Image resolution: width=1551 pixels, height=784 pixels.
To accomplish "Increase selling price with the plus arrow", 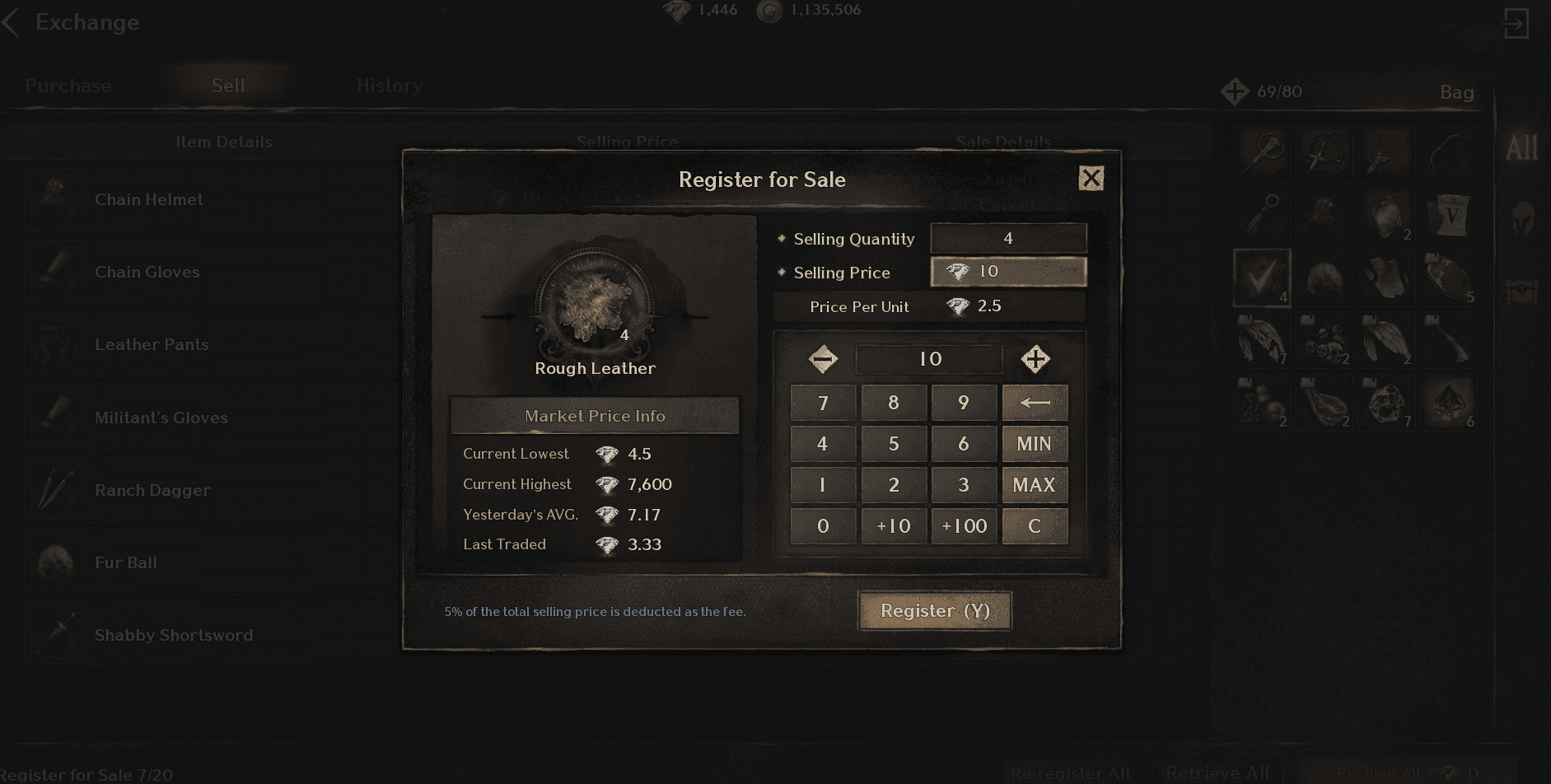I will pos(1035,358).
